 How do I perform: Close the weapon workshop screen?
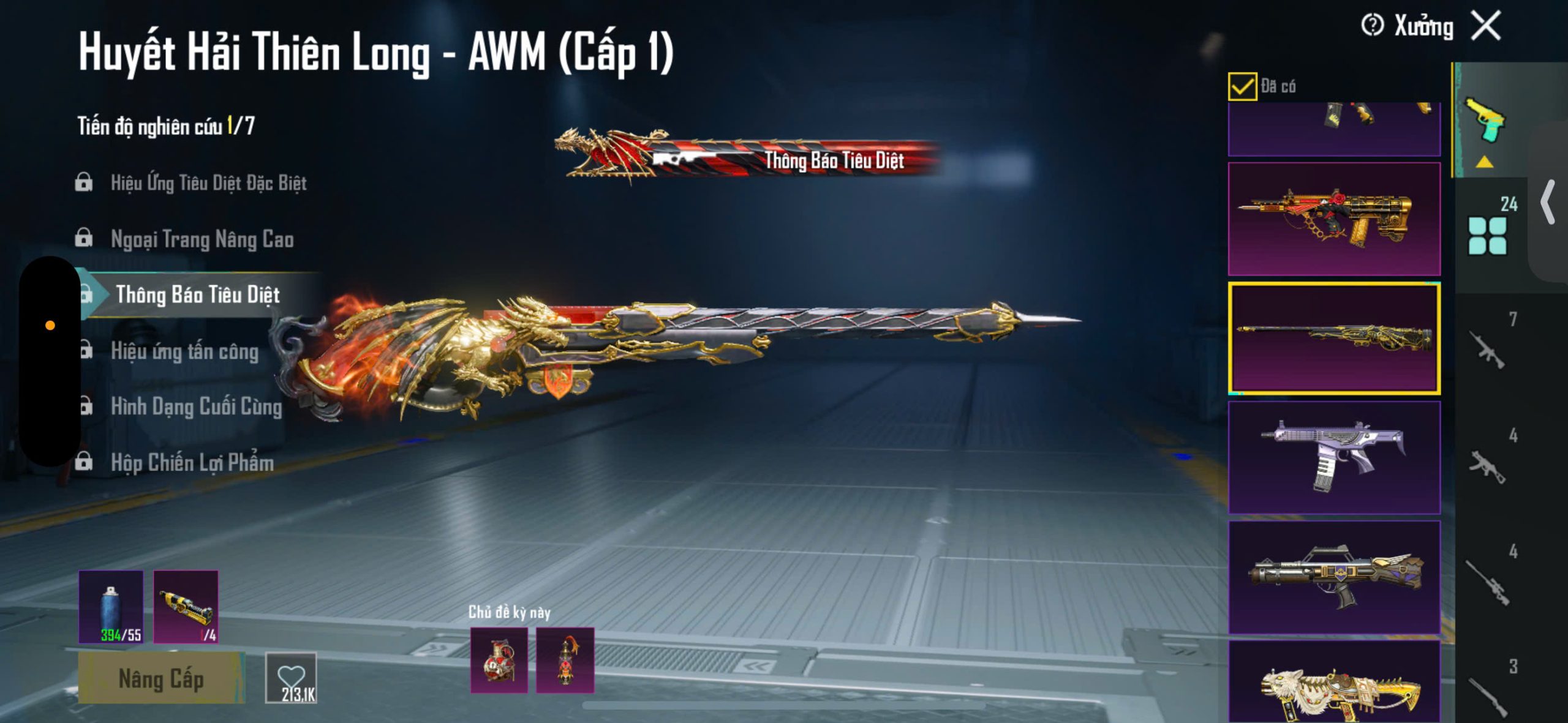tap(1487, 26)
